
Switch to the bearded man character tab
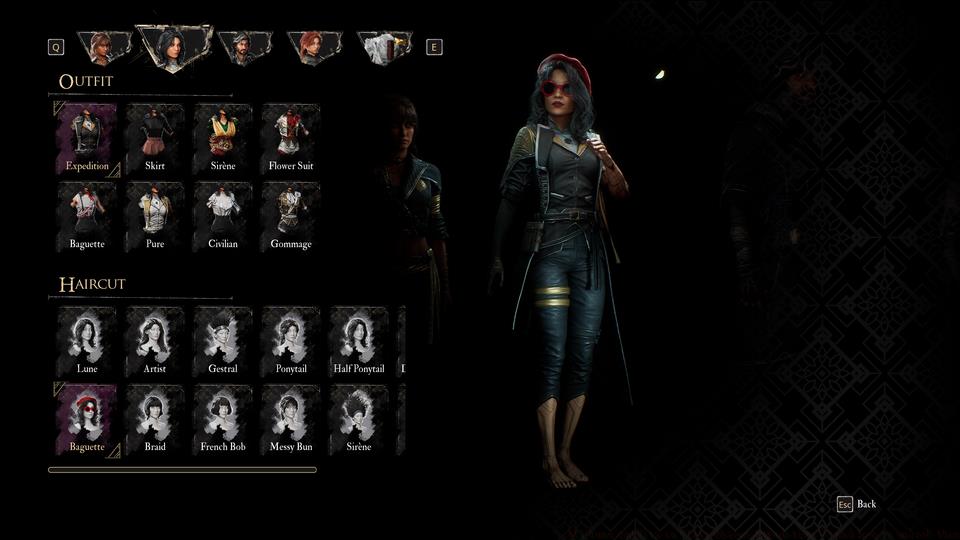click(244, 46)
